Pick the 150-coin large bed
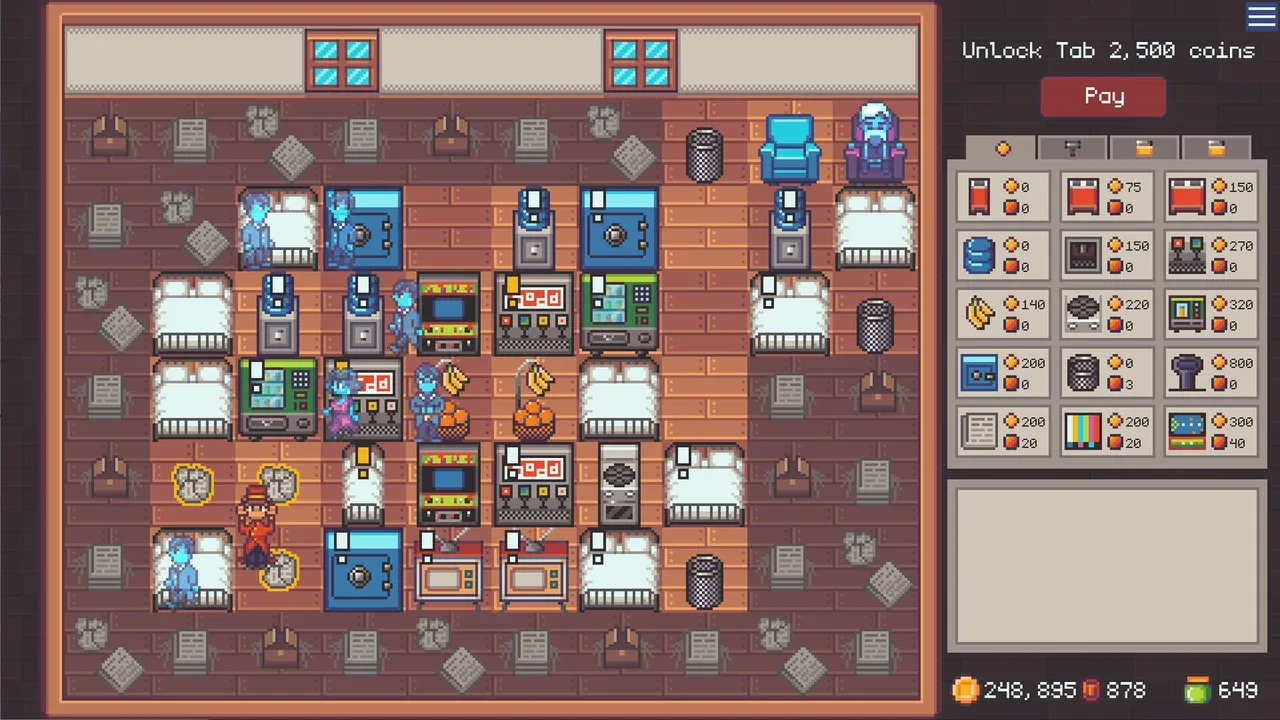Image resolution: width=1280 pixels, height=720 pixels. (1210, 197)
